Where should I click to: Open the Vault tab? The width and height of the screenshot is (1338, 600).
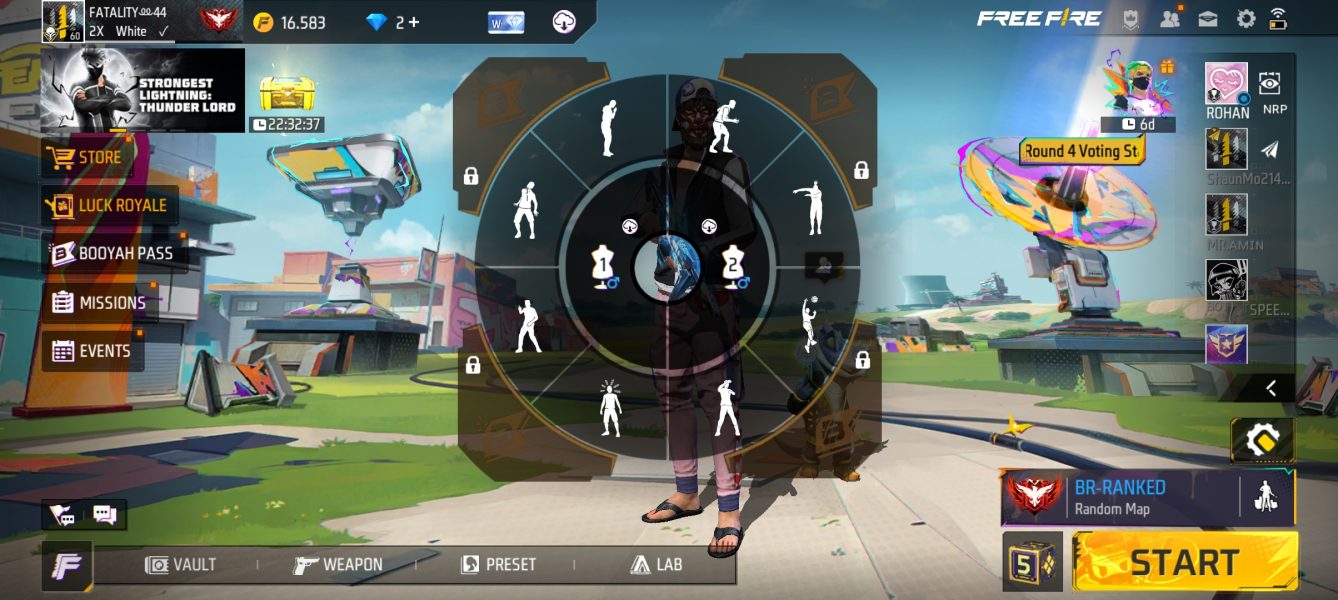(x=181, y=565)
